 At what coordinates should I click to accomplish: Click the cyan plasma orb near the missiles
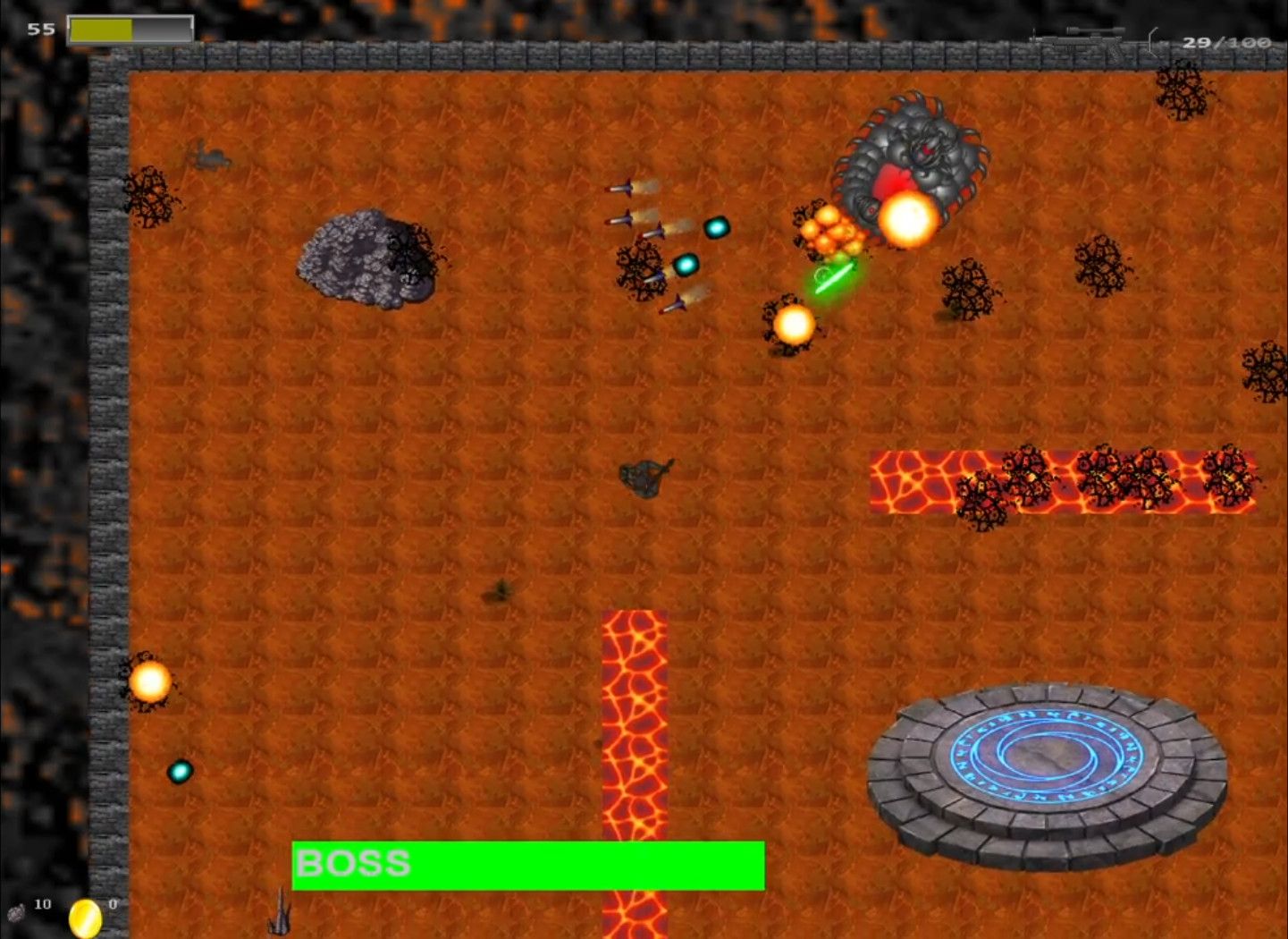(717, 227)
